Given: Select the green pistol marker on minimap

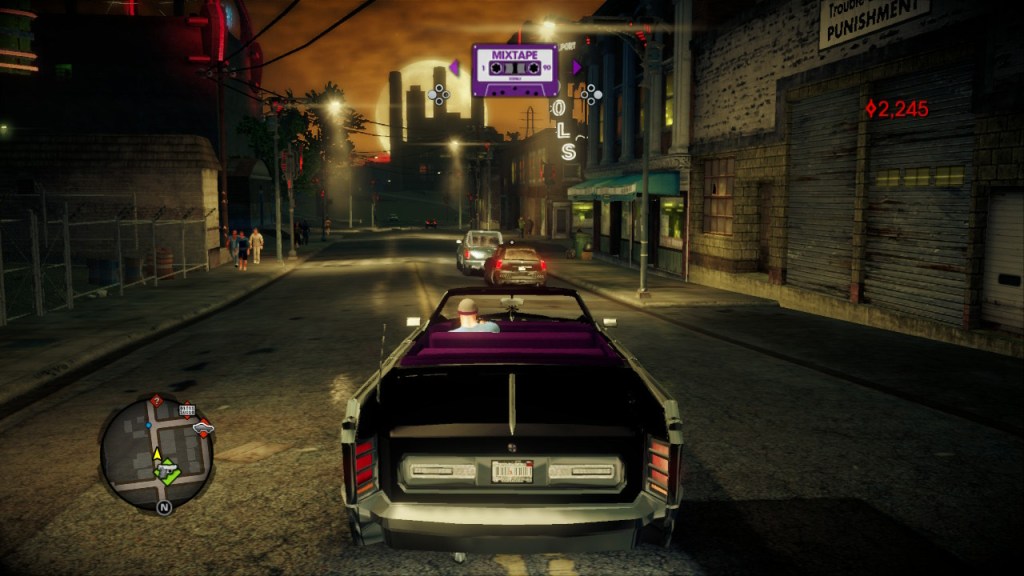Looking at the screenshot, I should pos(166,469).
